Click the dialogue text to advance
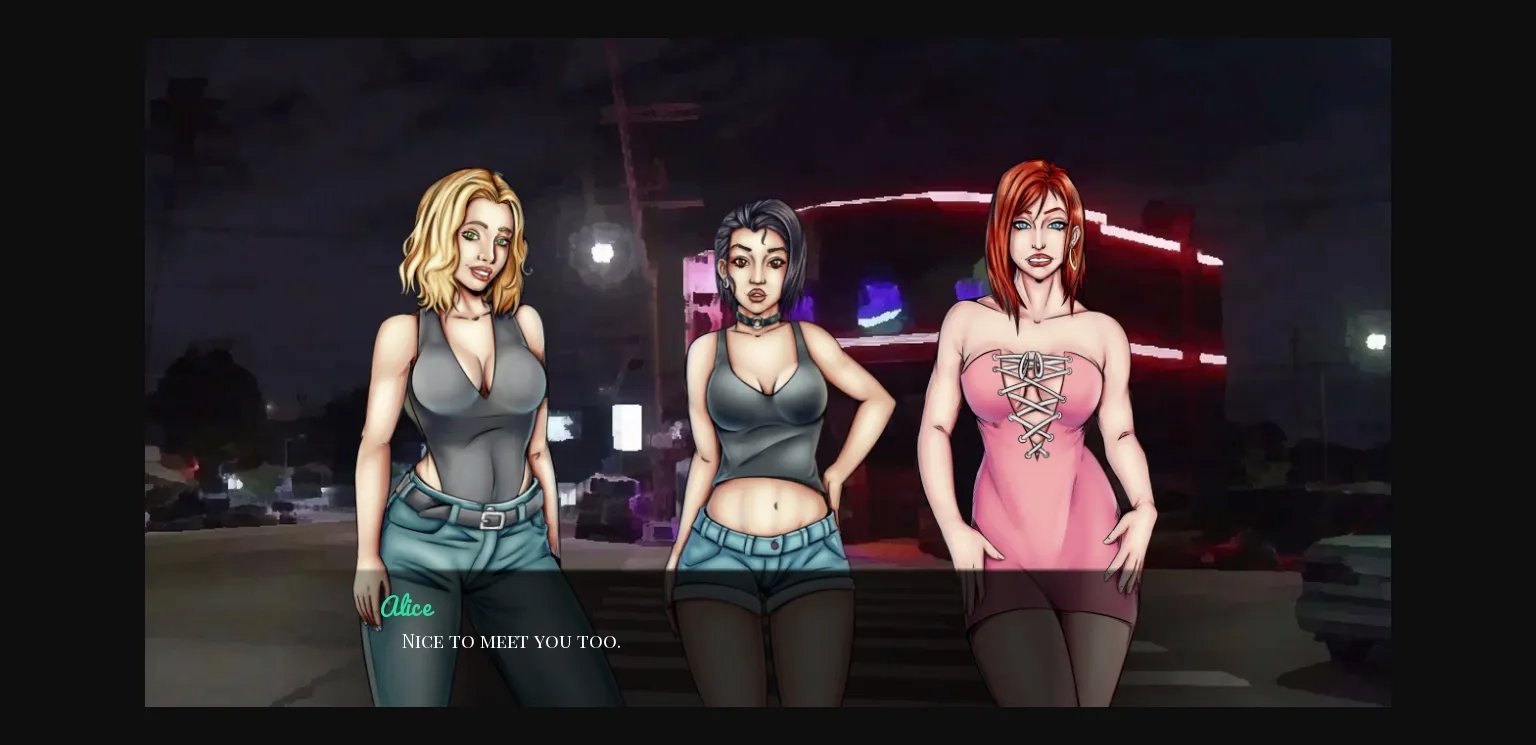Screen dimensions: 1536x745 511,642
